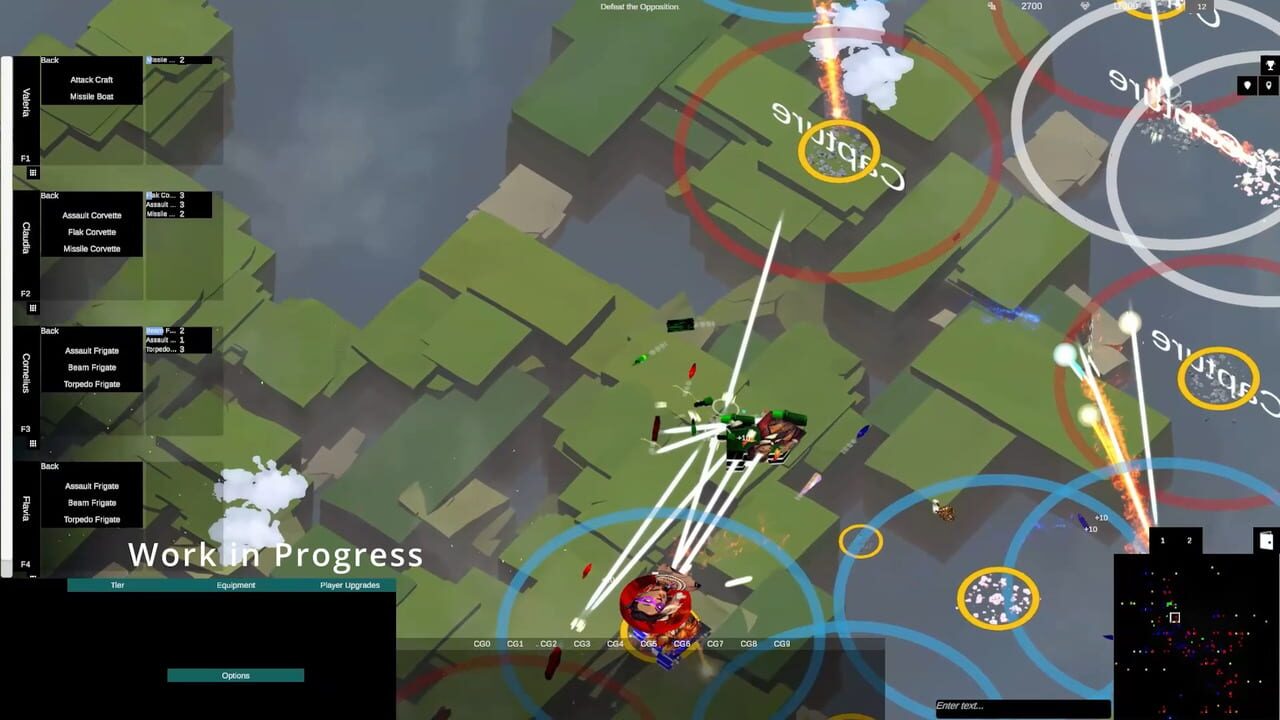
Task: Select control group CG5
Action: point(647,644)
